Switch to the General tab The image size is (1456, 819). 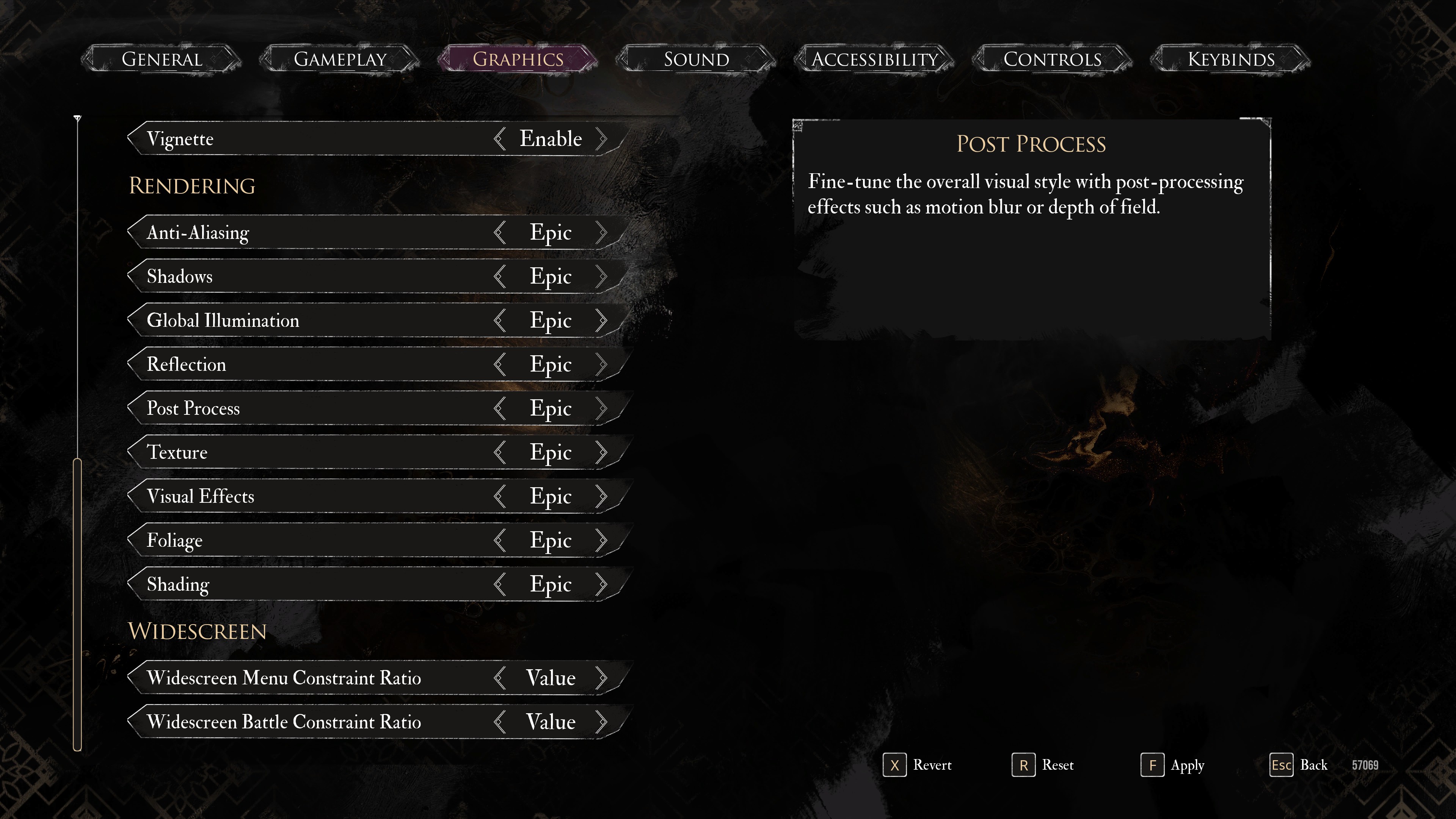(162, 59)
